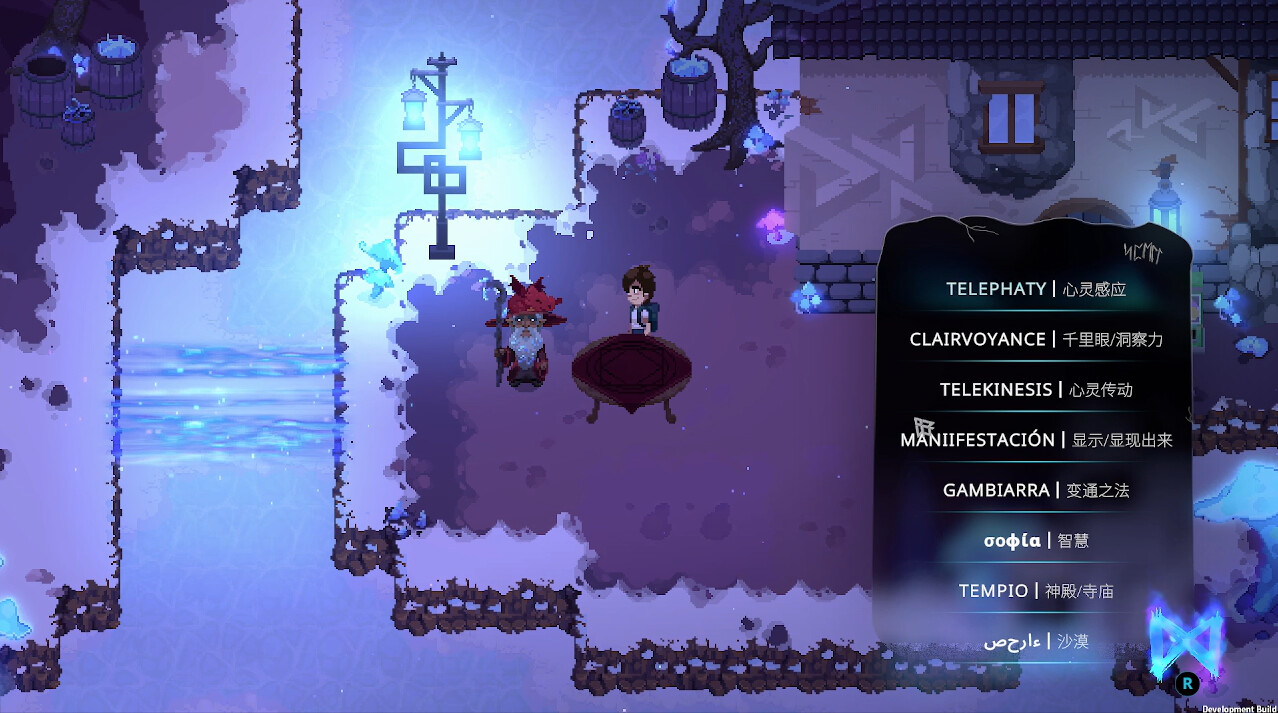Select the TELEPHATY entry
Screen dimensions: 1278x713
[1035, 289]
